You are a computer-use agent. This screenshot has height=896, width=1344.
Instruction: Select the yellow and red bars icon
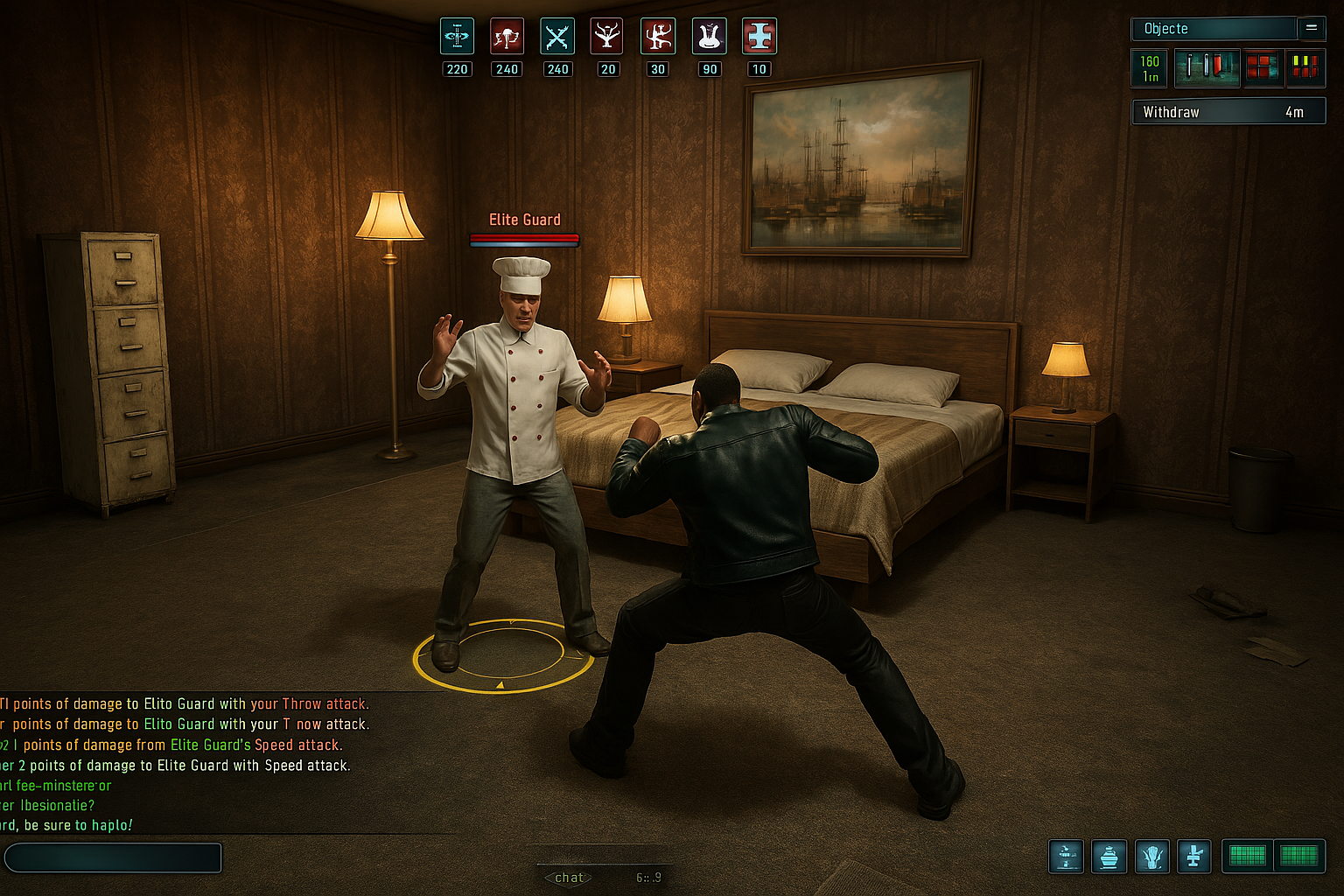[x=1305, y=67]
